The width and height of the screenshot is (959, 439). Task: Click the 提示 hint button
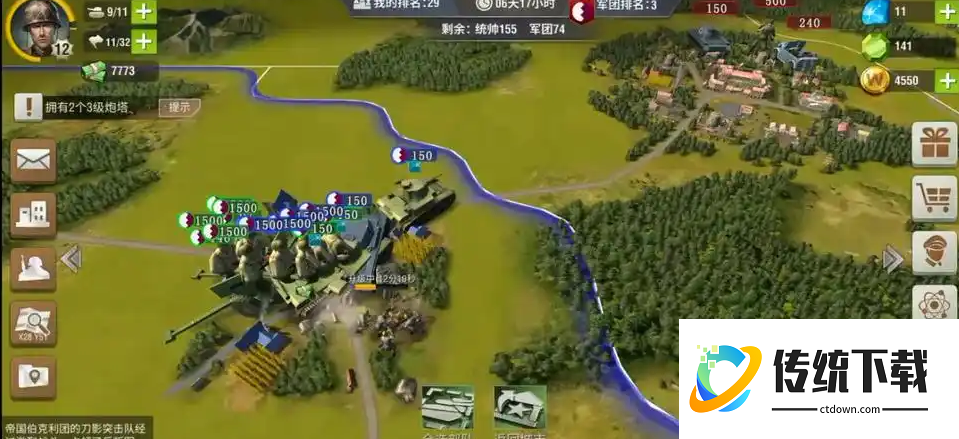pos(179,107)
